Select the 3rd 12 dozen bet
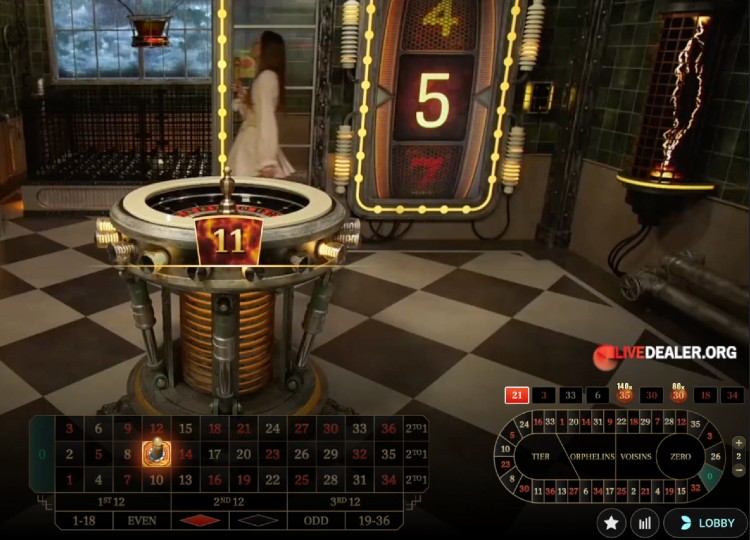This screenshot has width=750, height=540. pyautogui.click(x=343, y=501)
